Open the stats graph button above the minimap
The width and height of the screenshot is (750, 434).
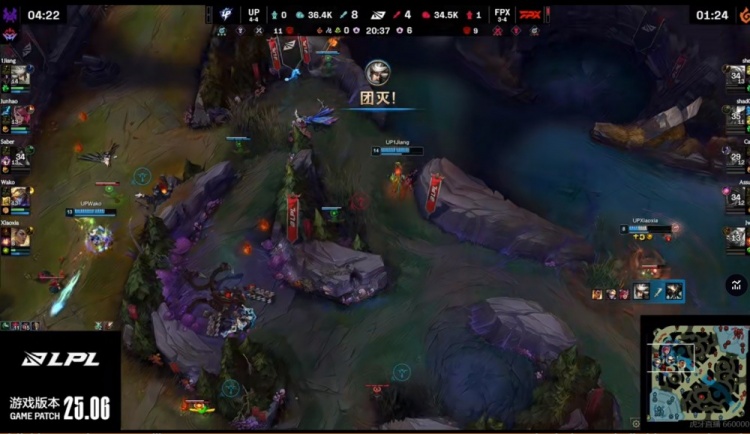(736, 286)
